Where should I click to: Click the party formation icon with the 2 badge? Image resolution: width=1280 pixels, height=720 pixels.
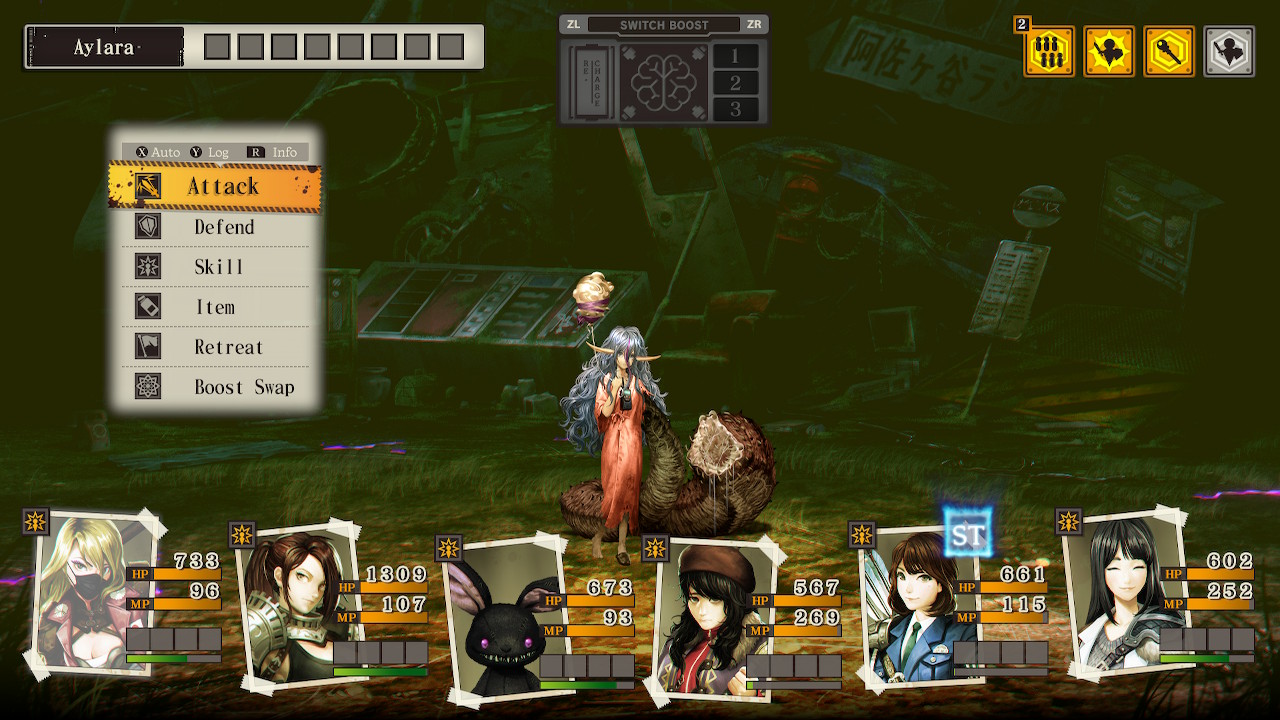coord(1049,51)
